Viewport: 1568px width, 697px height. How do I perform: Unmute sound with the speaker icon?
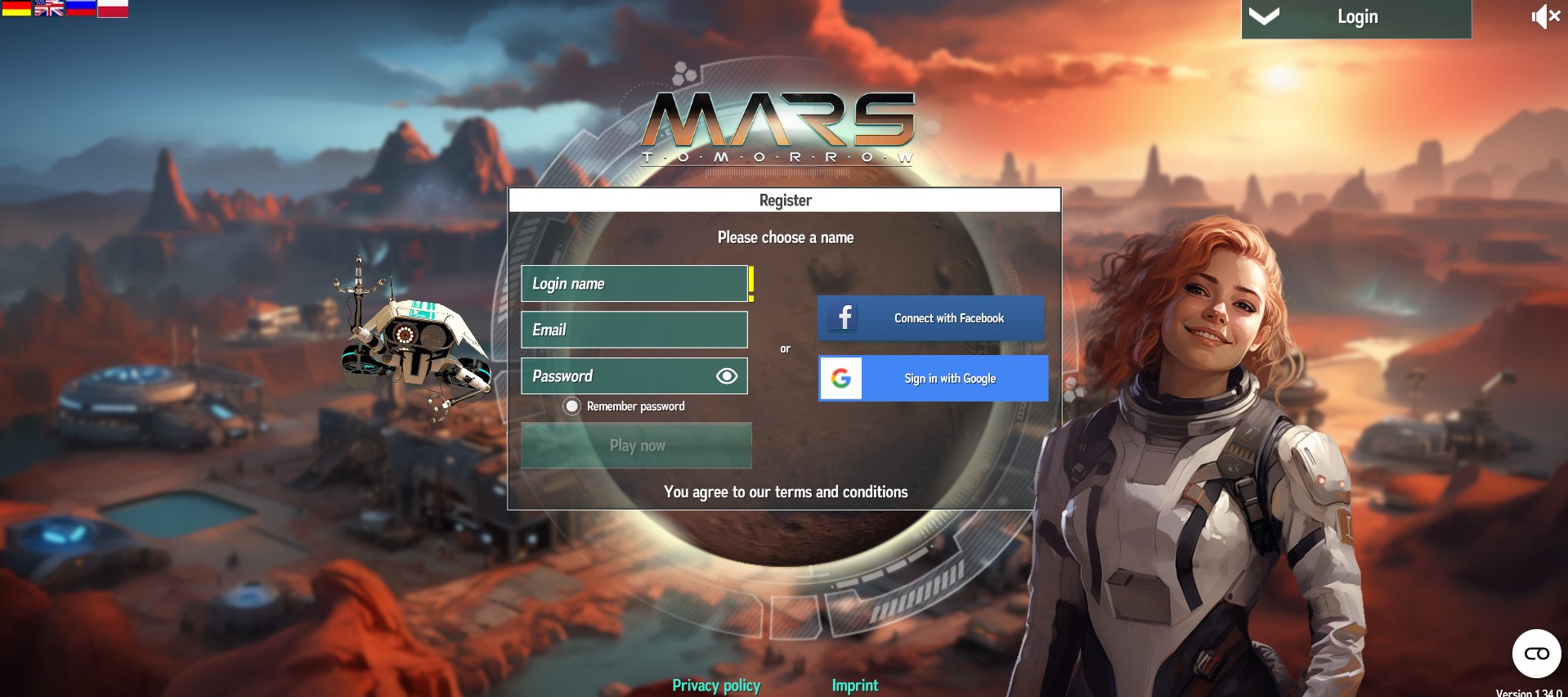pos(1545,16)
